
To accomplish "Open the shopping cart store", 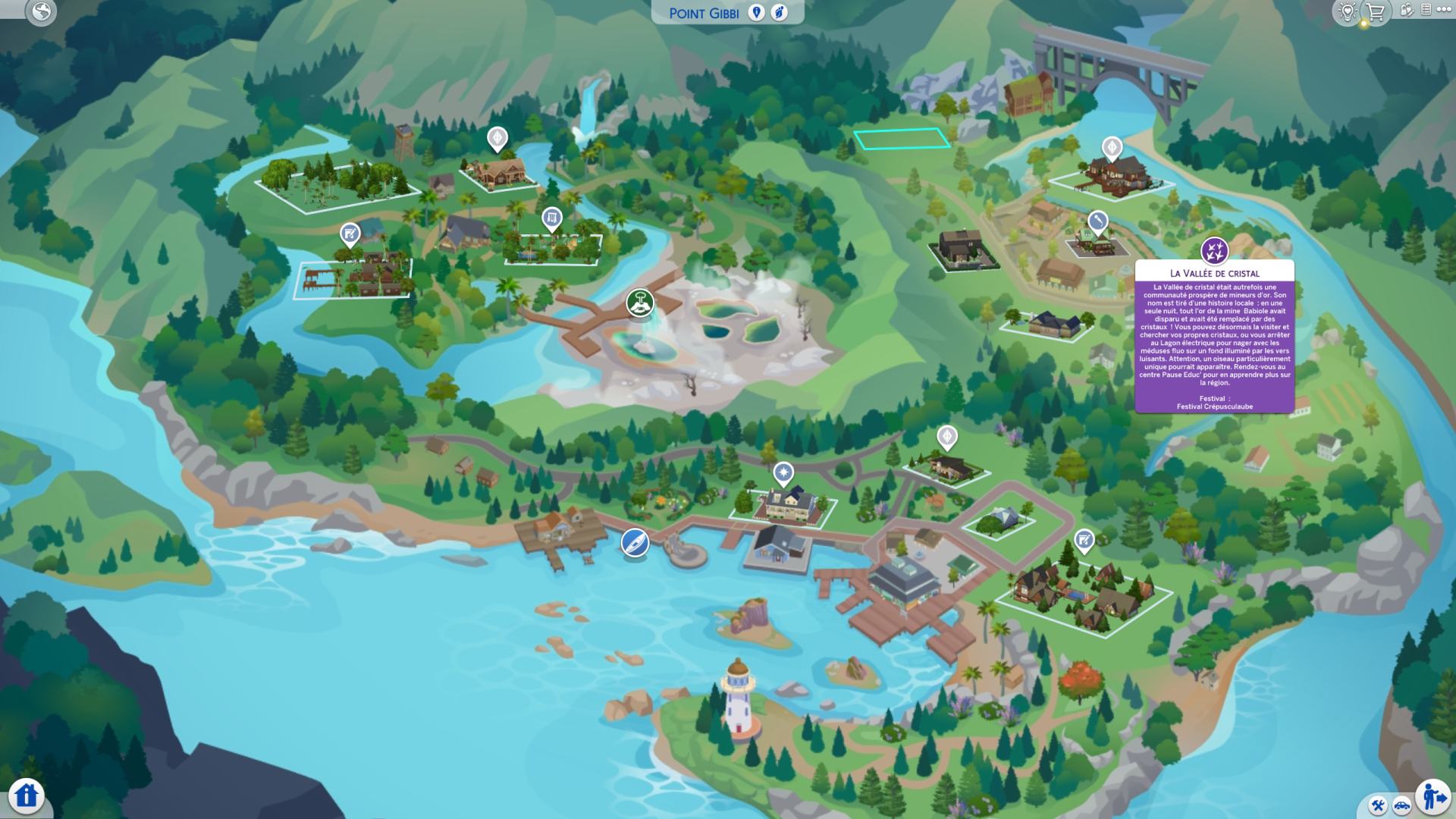I will click(x=1375, y=11).
